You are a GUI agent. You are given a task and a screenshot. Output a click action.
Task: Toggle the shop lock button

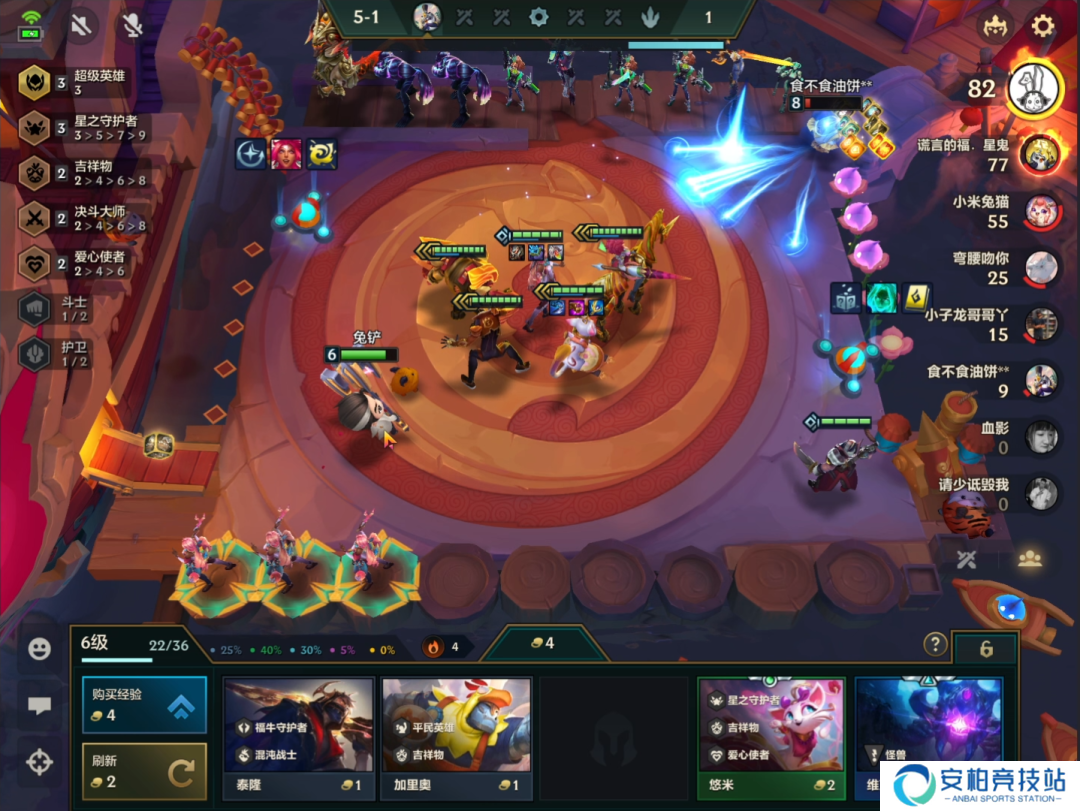pyautogui.click(x=985, y=649)
